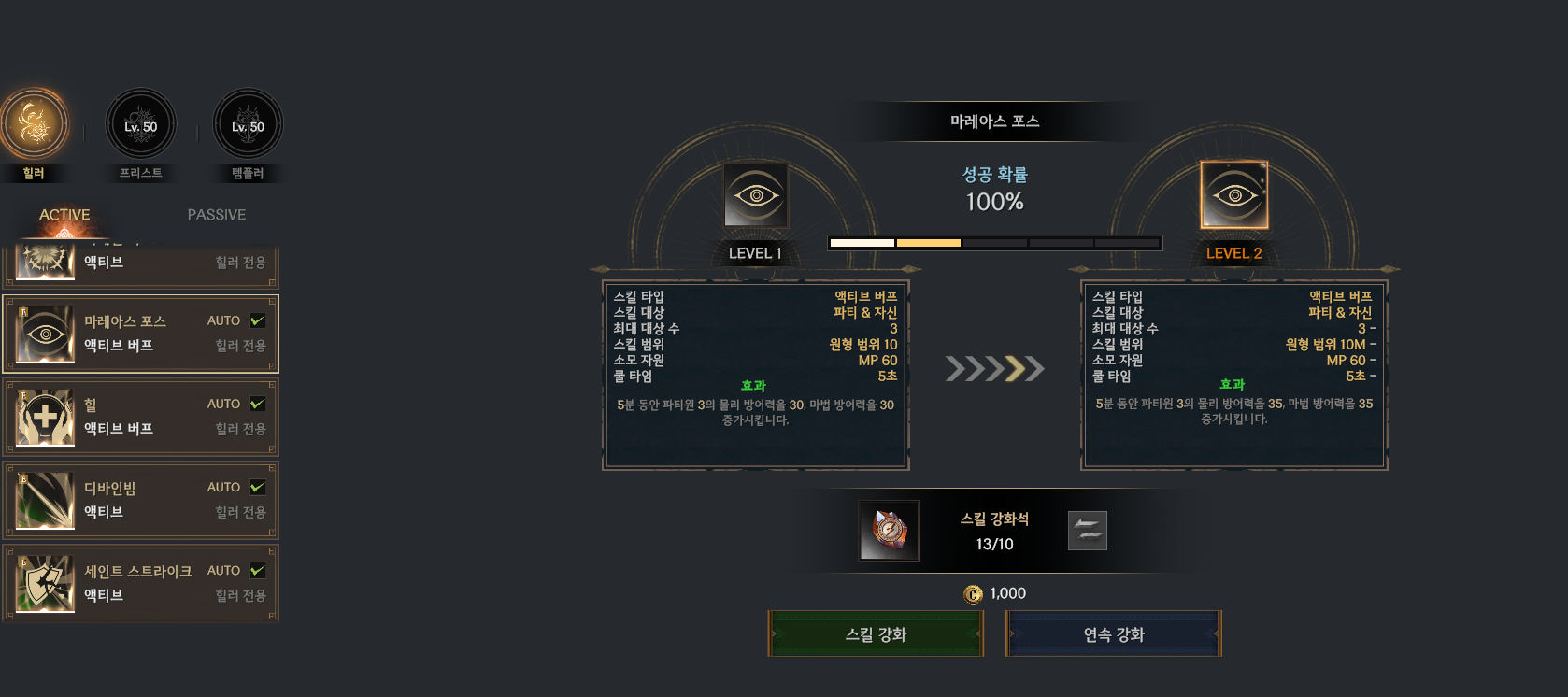
Task: Select the LEVEL 1 skill eye icon
Action: [x=756, y=195]
